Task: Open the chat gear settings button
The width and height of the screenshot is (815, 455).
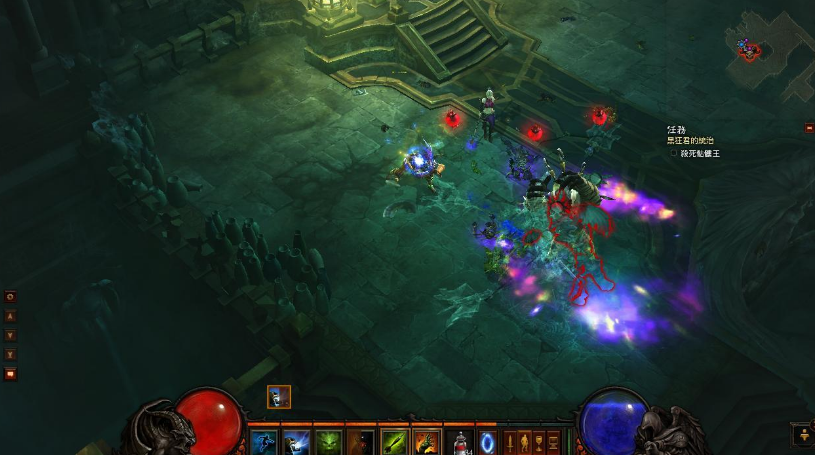Action: (10, 297)
